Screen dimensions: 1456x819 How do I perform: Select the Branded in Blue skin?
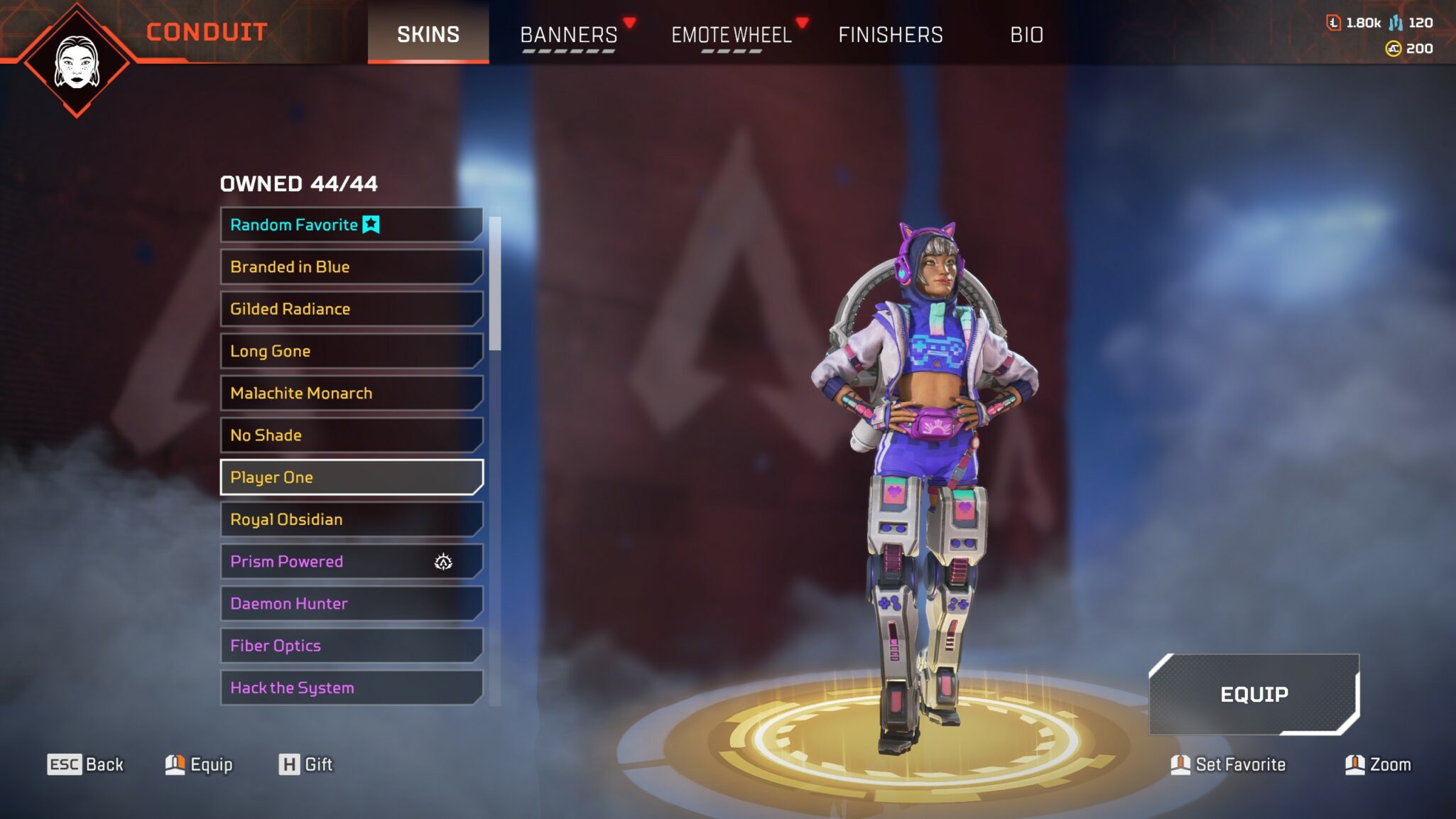click(351, 266)
